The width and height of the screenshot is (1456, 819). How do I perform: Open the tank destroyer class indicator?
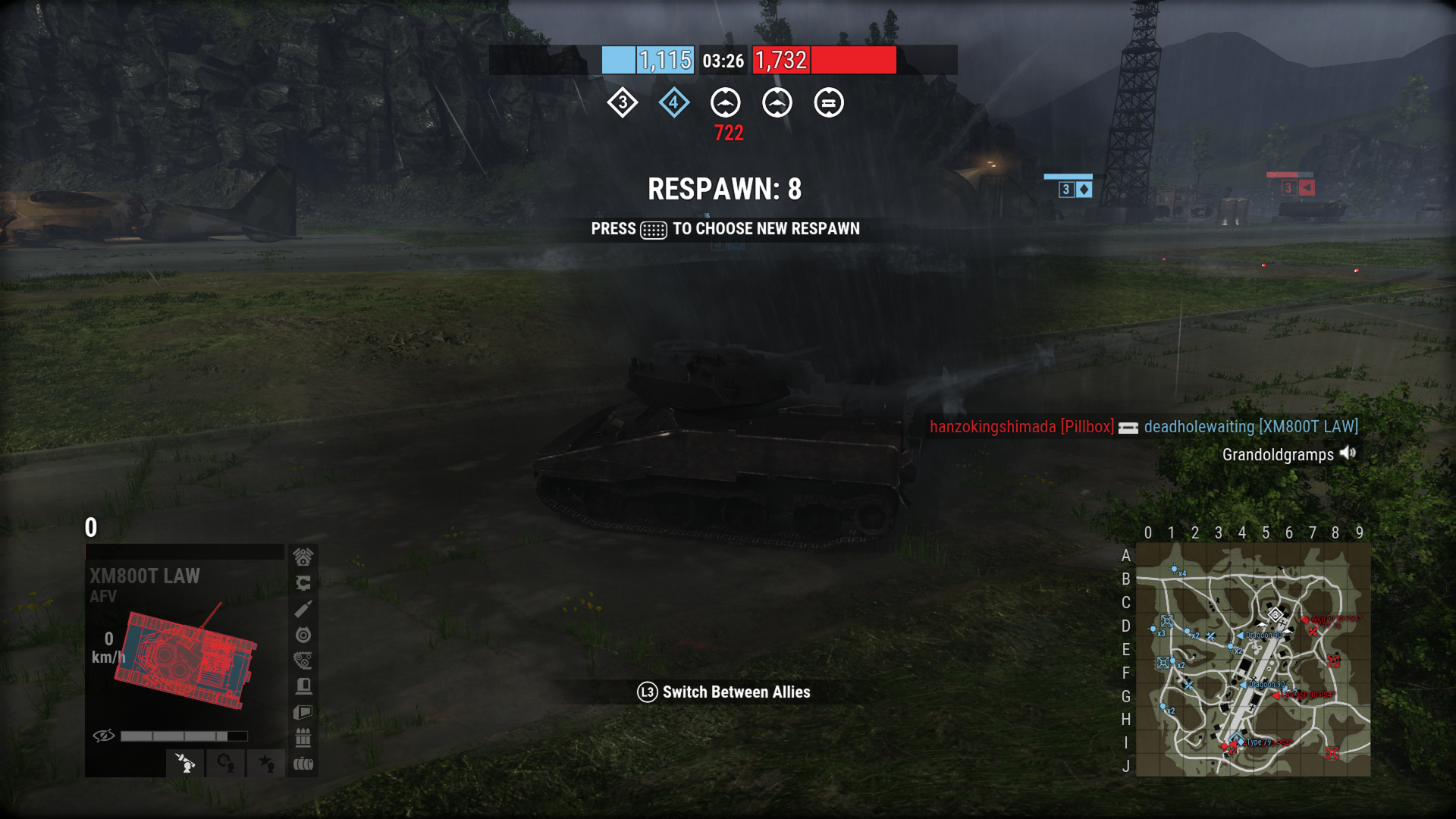tap(777, 103)
